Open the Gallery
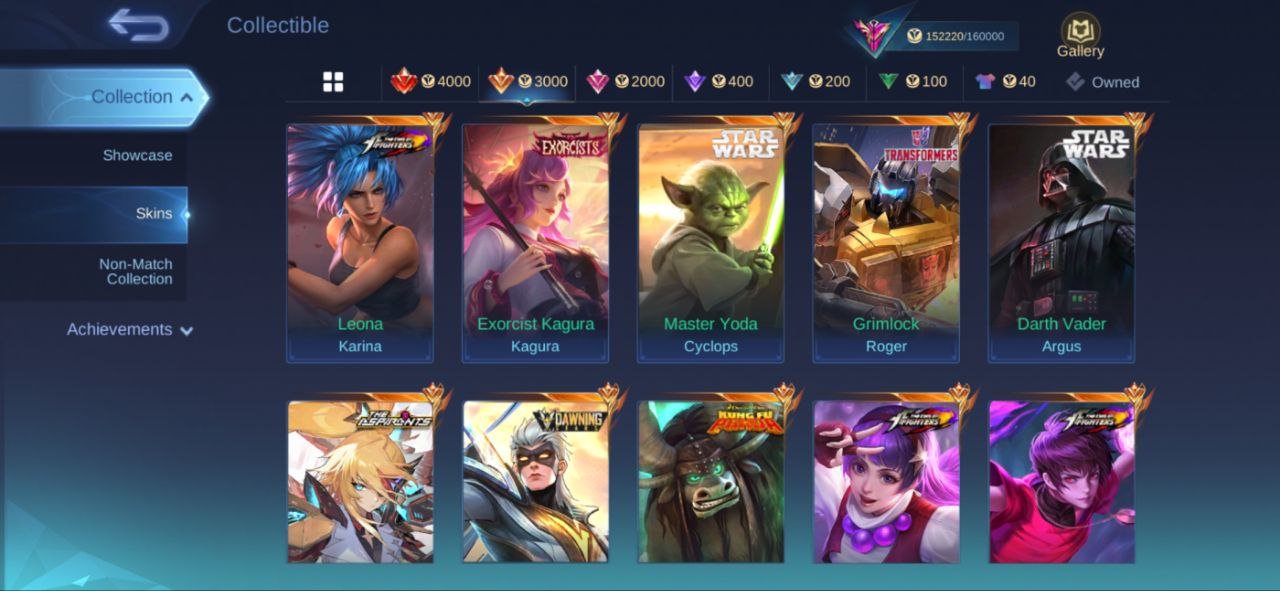 click(1080, 35)
